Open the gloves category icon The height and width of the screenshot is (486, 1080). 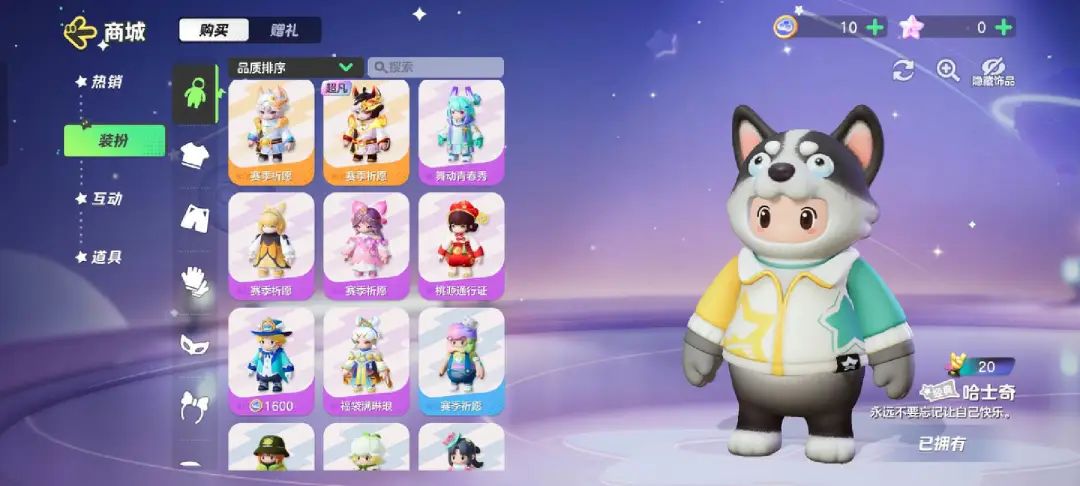pyautogui.click(x=194, y=282)
